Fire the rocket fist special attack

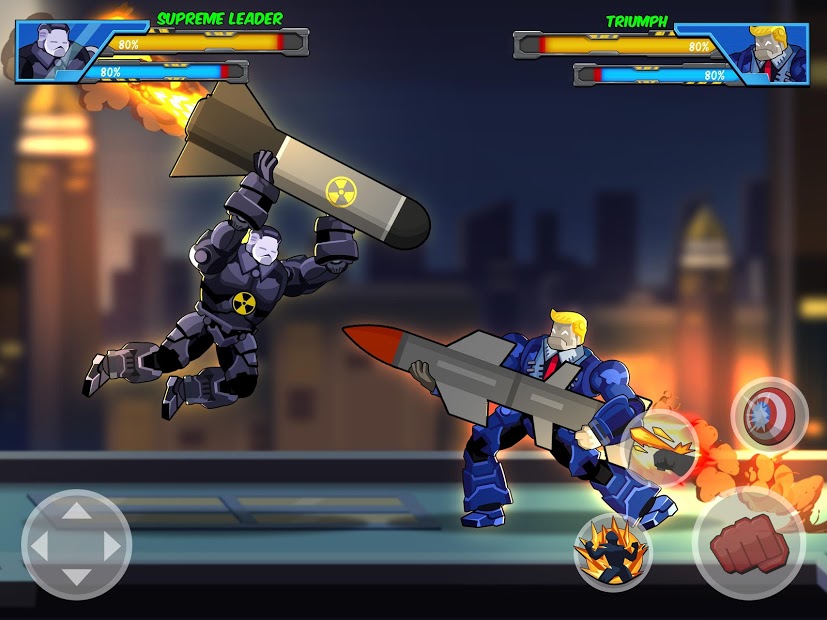(661, 449)
